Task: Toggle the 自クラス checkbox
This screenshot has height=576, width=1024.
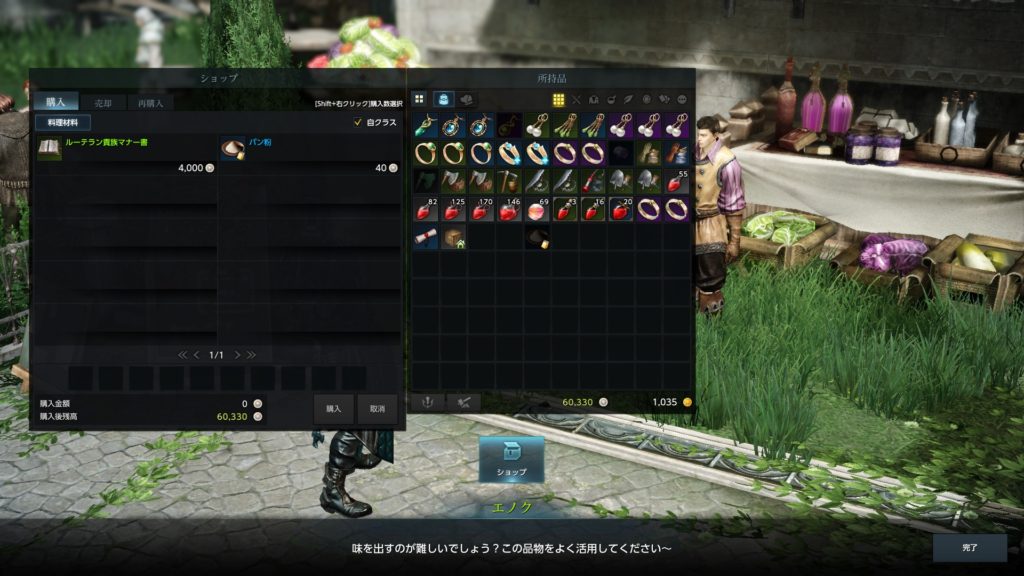Action: (358, 122)
